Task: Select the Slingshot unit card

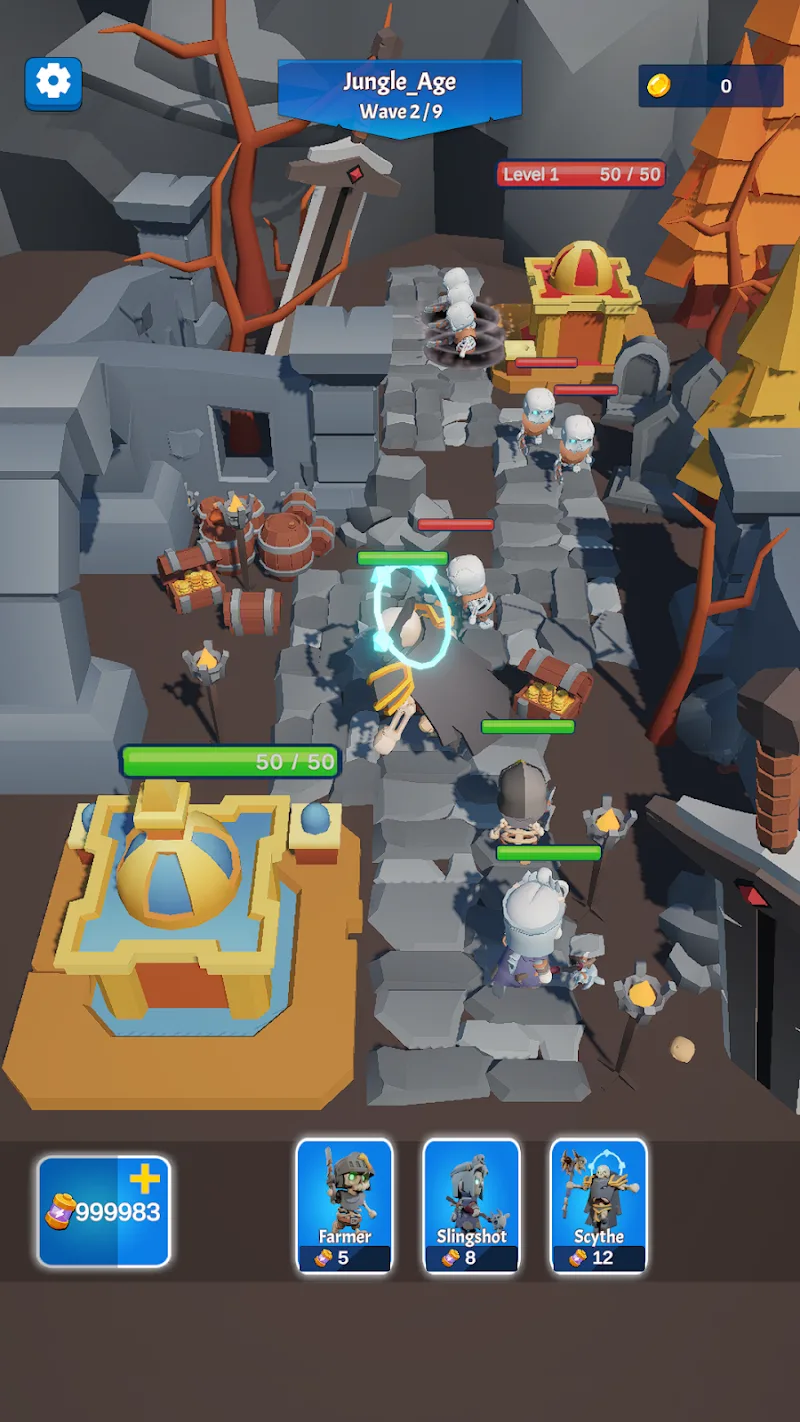Action: click(x=471, y=1206)
